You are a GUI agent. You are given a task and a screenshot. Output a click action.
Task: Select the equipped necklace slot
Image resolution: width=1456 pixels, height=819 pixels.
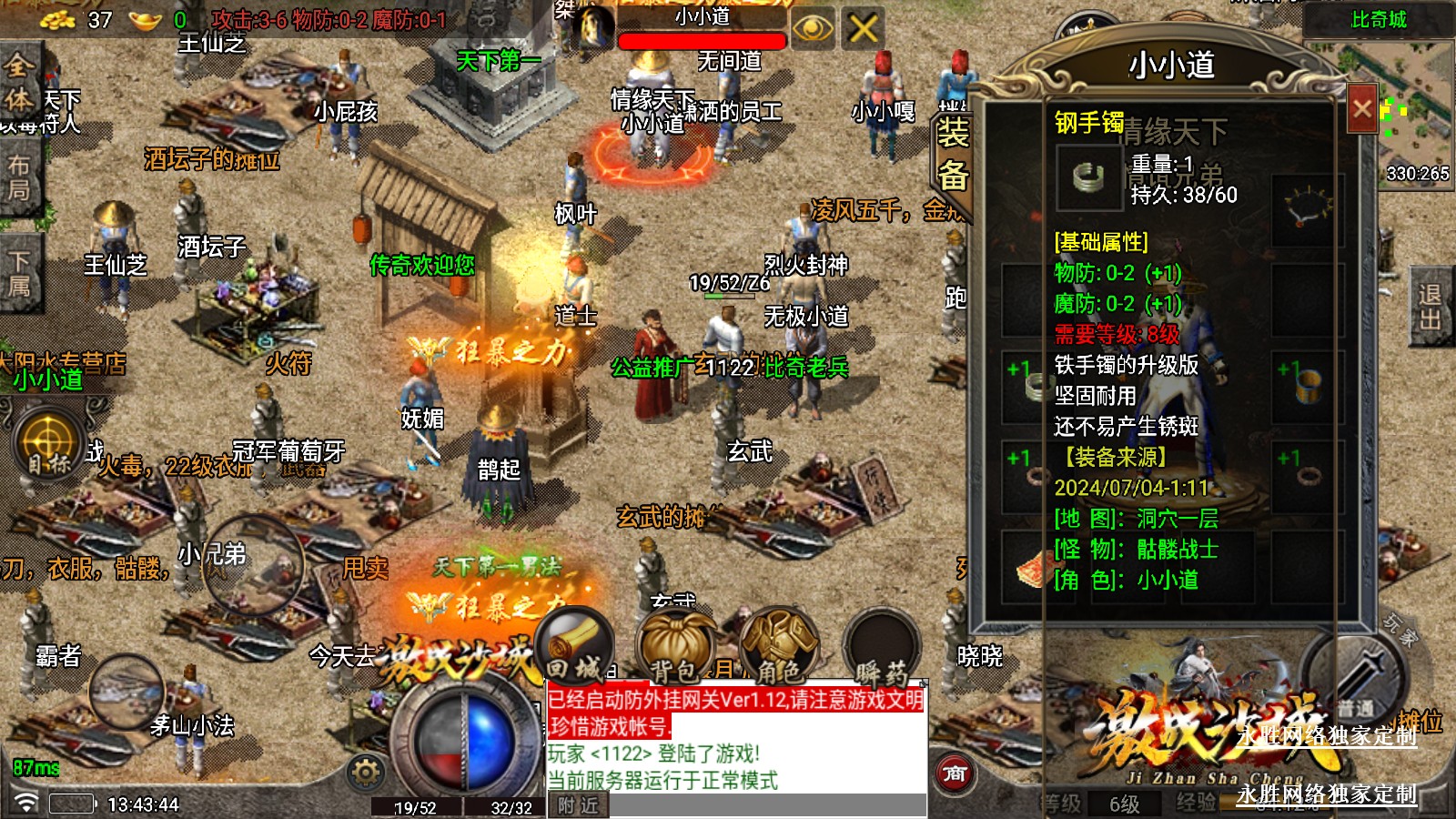click(x=1307, y=208)
